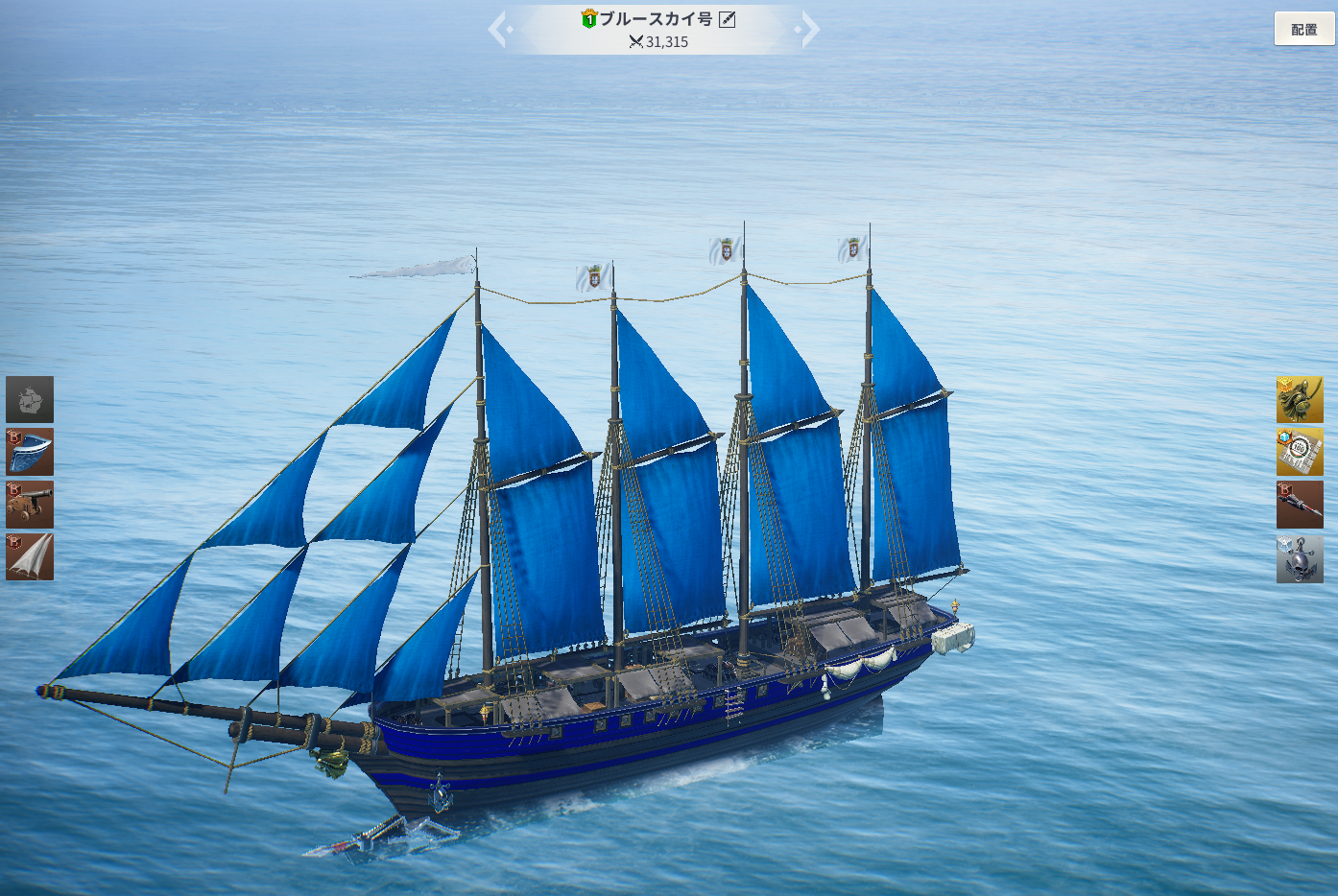Select the golden warrior statue slot
Screen dimensions: 1338x896
1300,399
